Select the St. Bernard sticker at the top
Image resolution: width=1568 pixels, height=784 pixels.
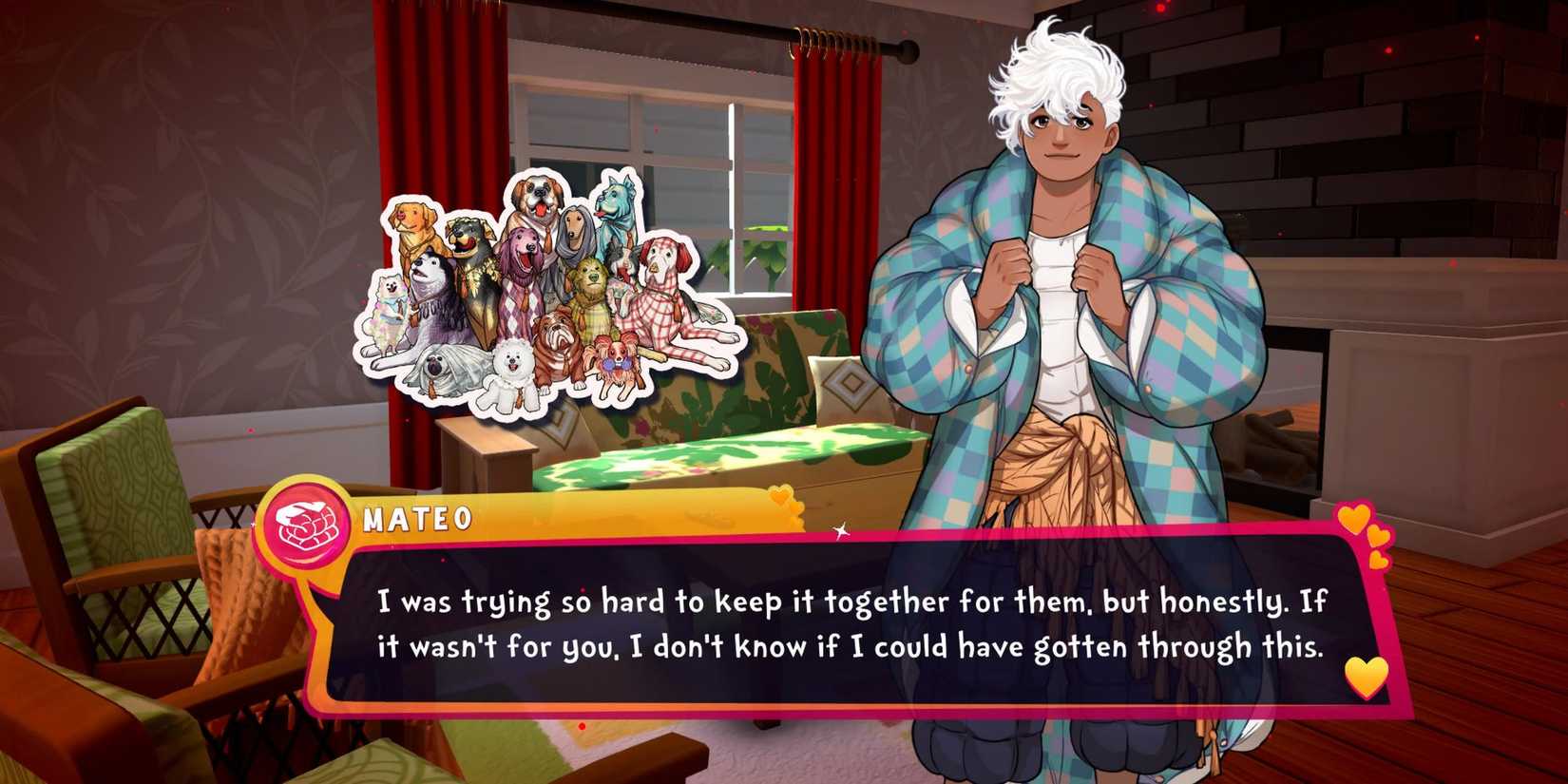[539, 199]
